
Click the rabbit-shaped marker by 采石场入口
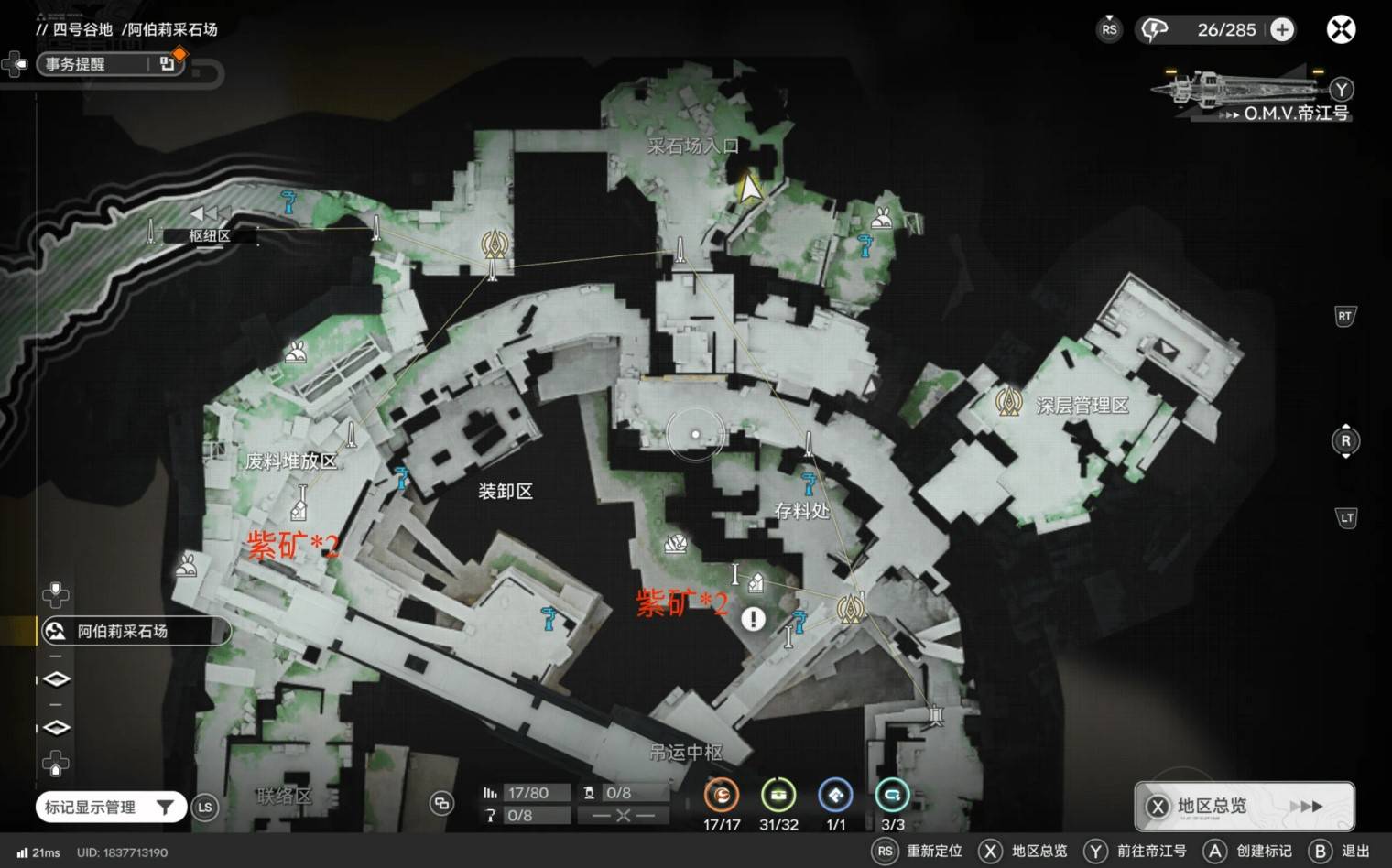882,218
